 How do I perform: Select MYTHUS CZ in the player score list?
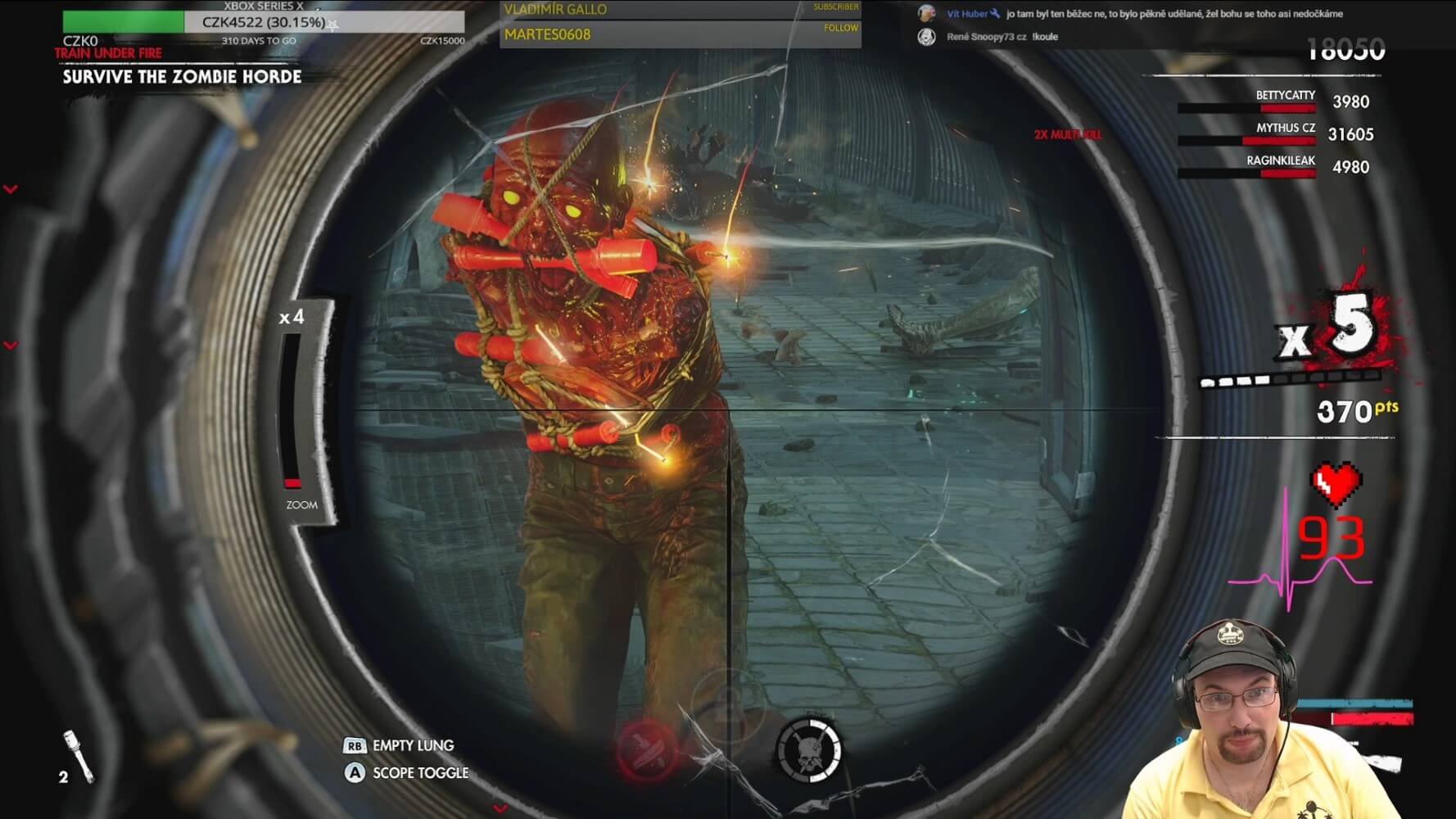point(1285,129)
